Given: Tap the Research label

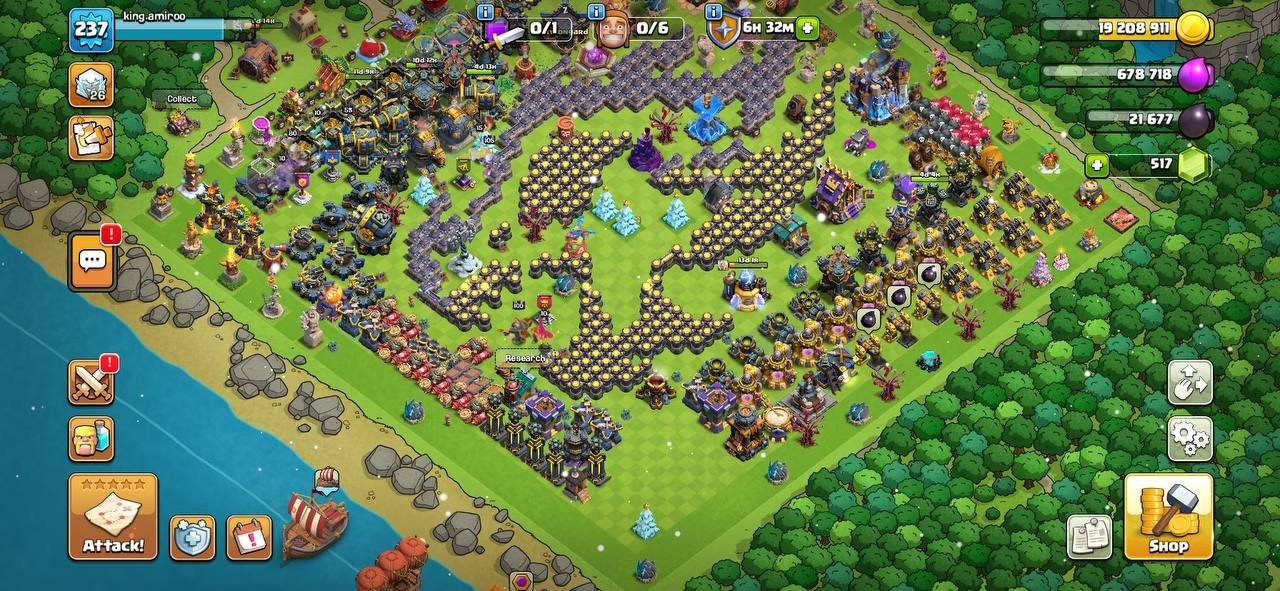Looking at the screenshot, I should [x=524, y=358].
